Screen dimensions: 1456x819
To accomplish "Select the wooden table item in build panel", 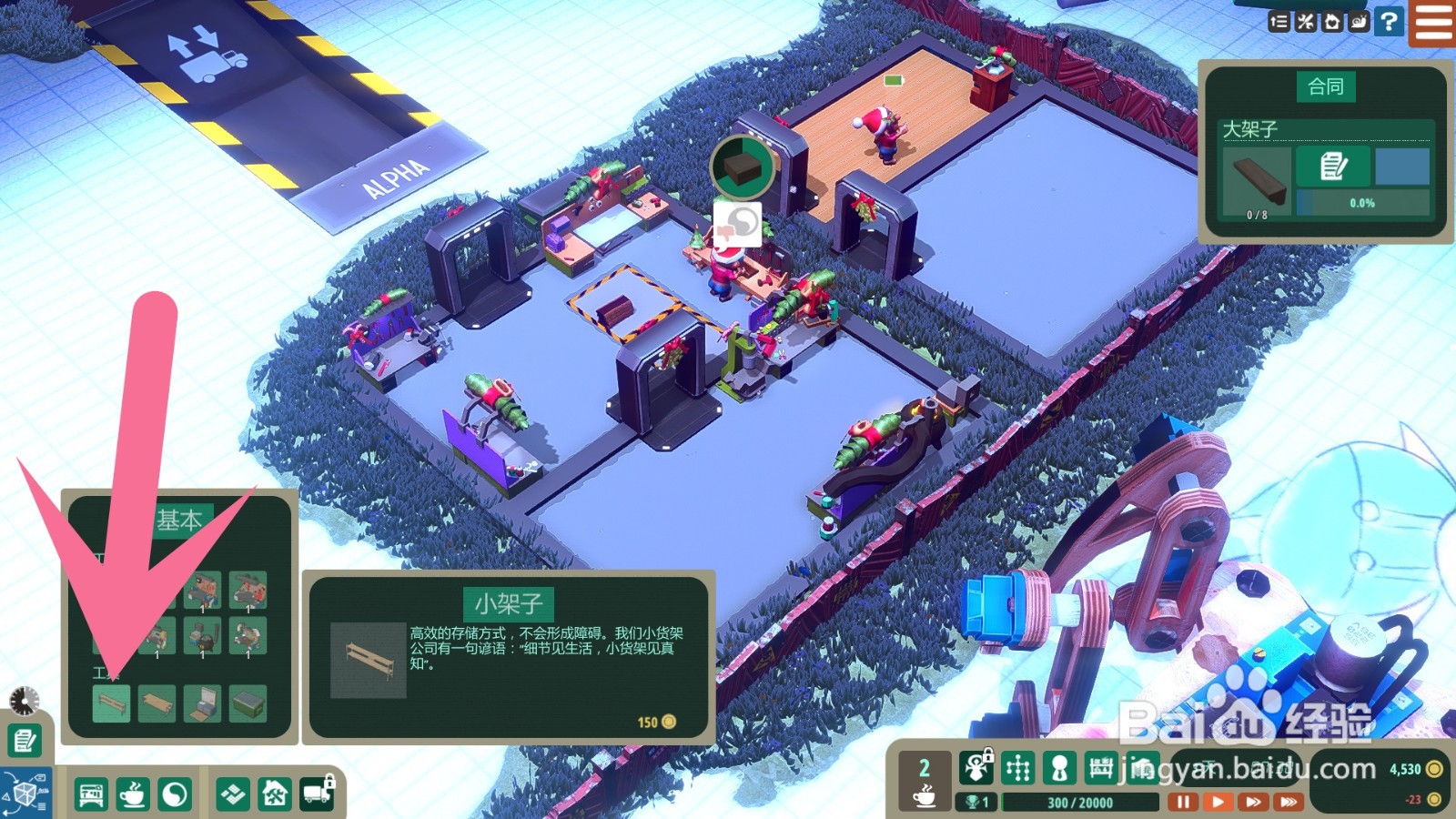I will (x=157, y=703).
